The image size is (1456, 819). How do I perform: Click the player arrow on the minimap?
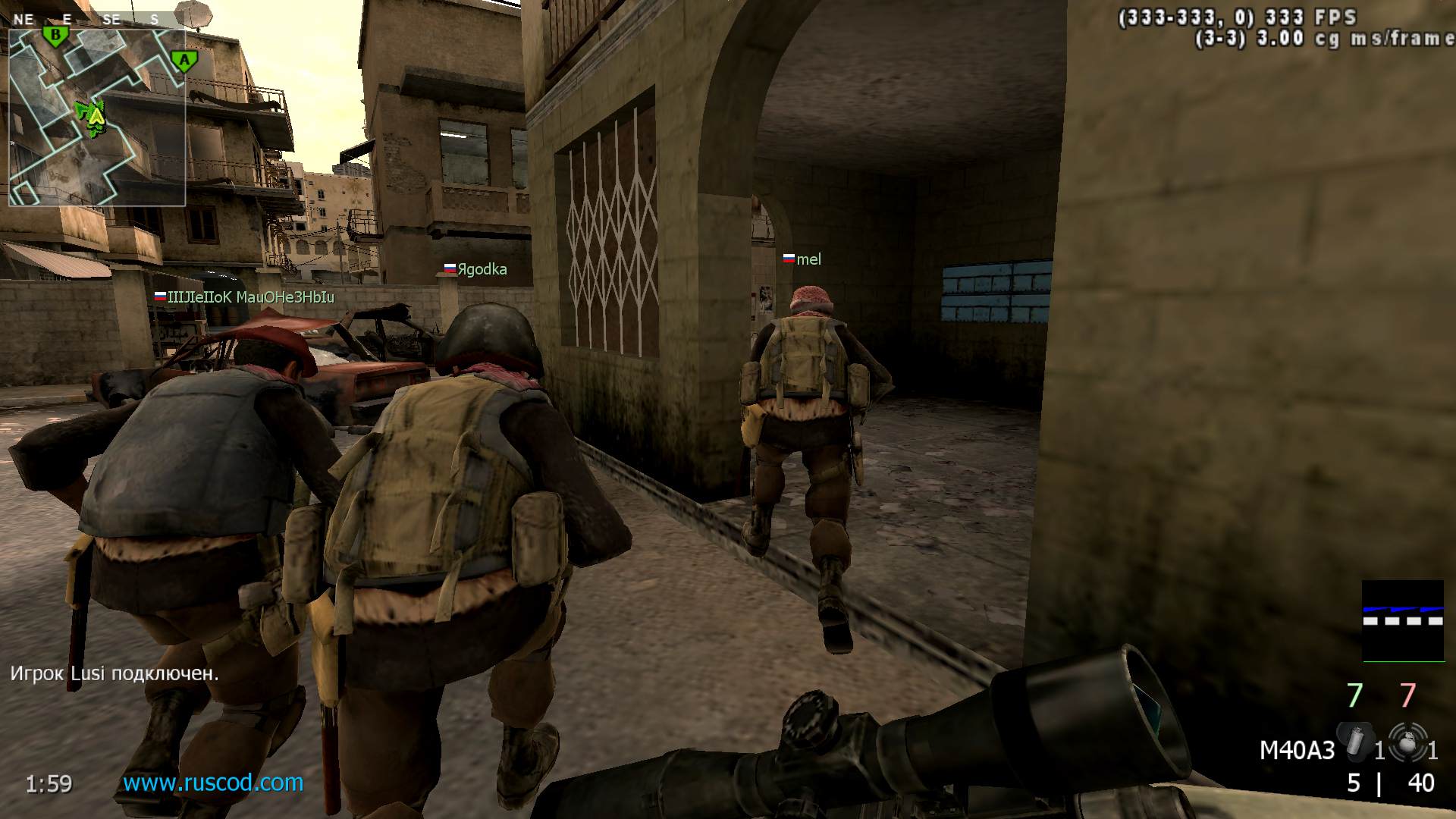96,117
